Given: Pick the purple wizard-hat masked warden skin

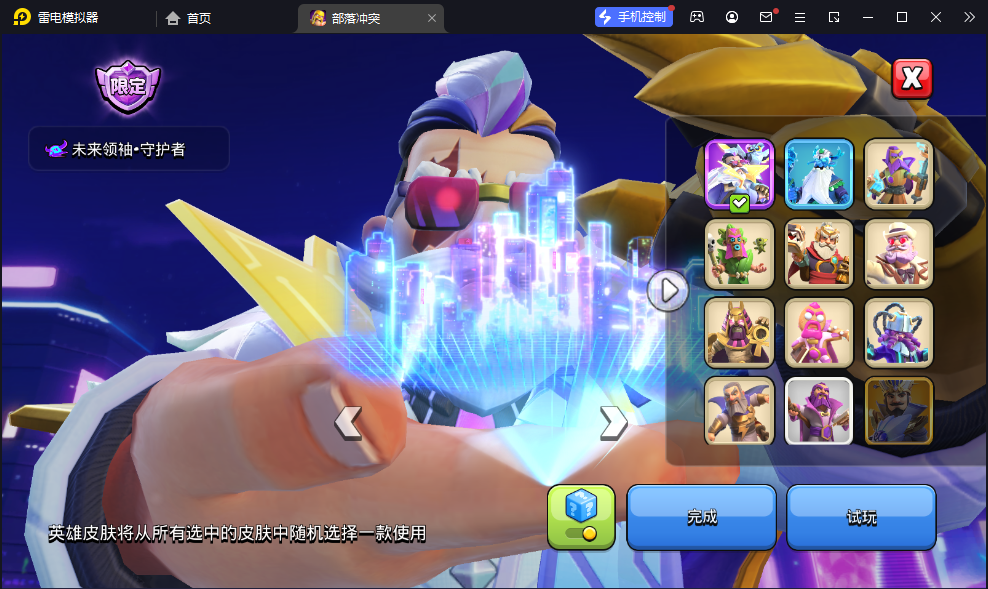Looking at the screenshot, I should [898, 173].
